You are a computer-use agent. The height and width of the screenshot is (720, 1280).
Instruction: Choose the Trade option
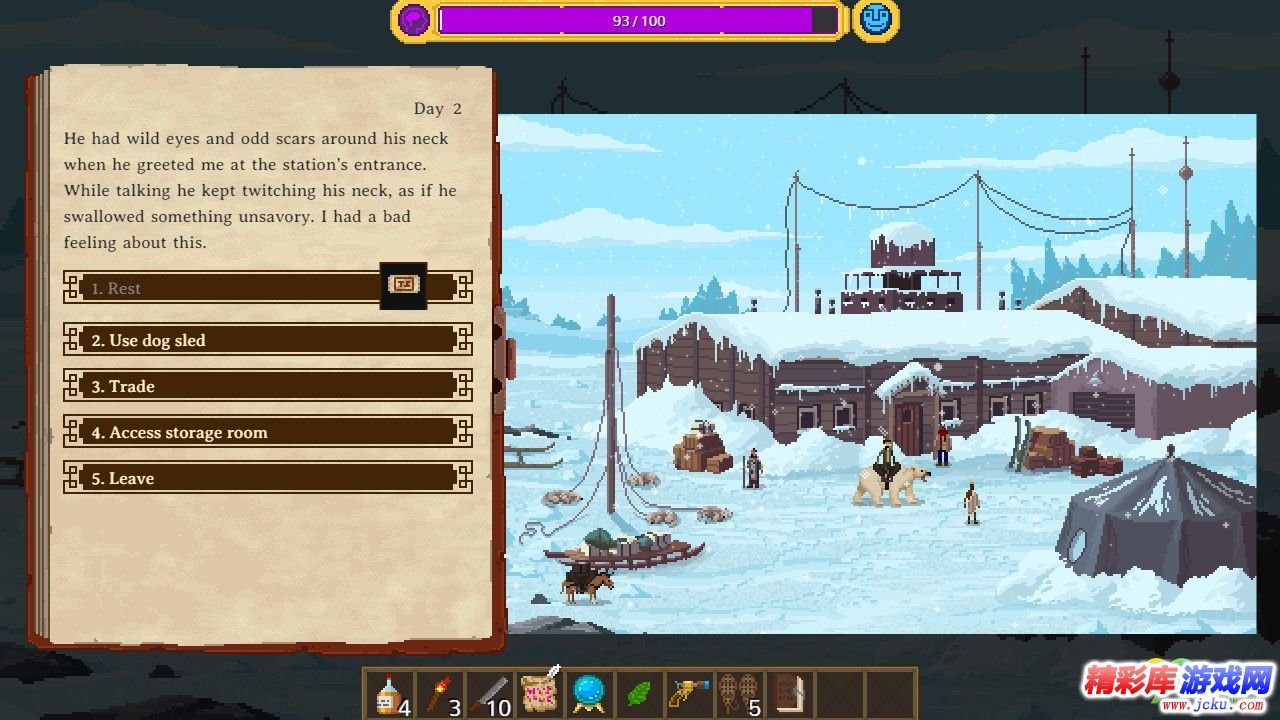pos(267,386)
